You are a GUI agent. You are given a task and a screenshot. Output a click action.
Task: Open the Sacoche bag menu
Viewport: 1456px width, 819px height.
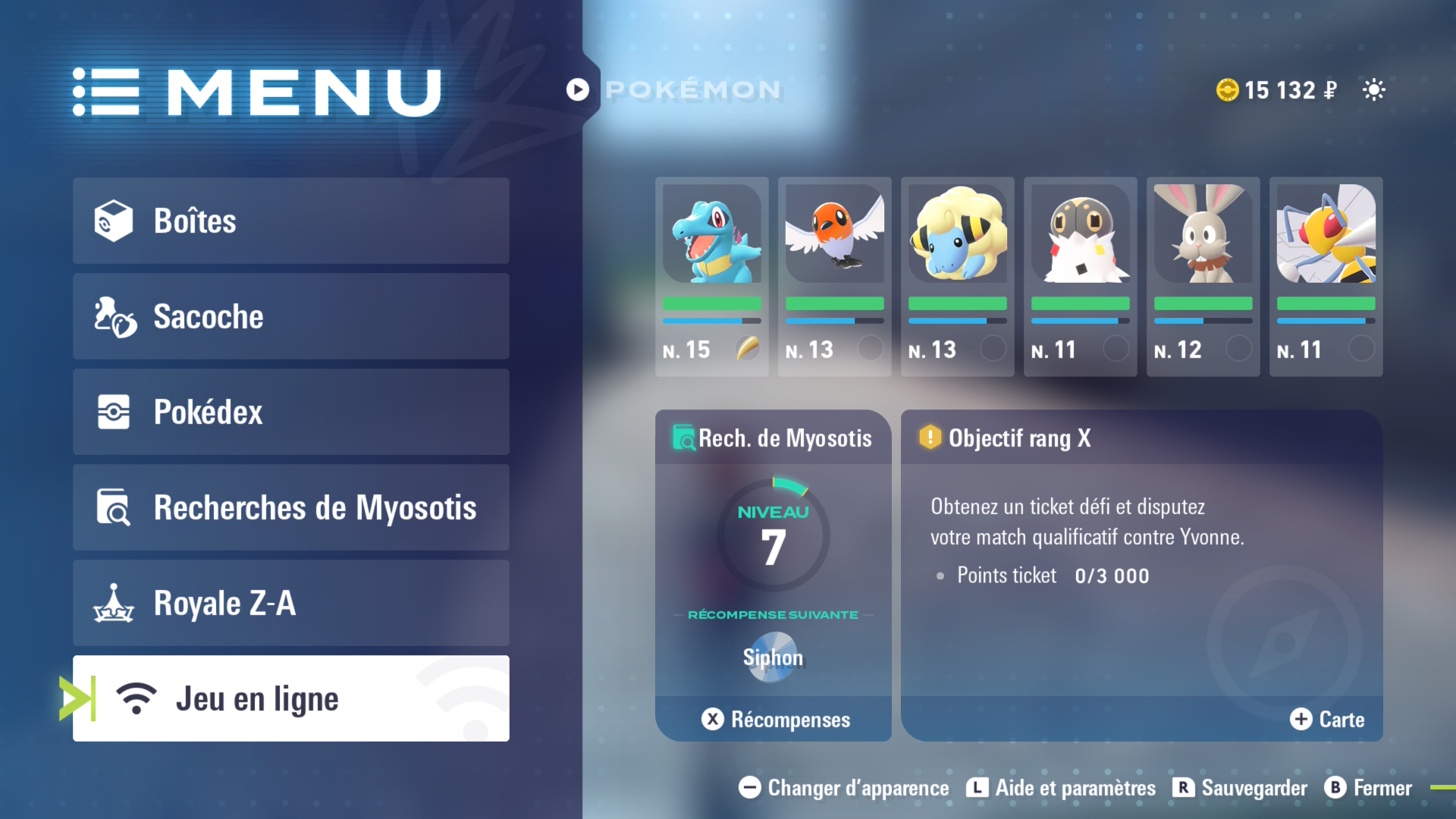(x=290, y=316)
